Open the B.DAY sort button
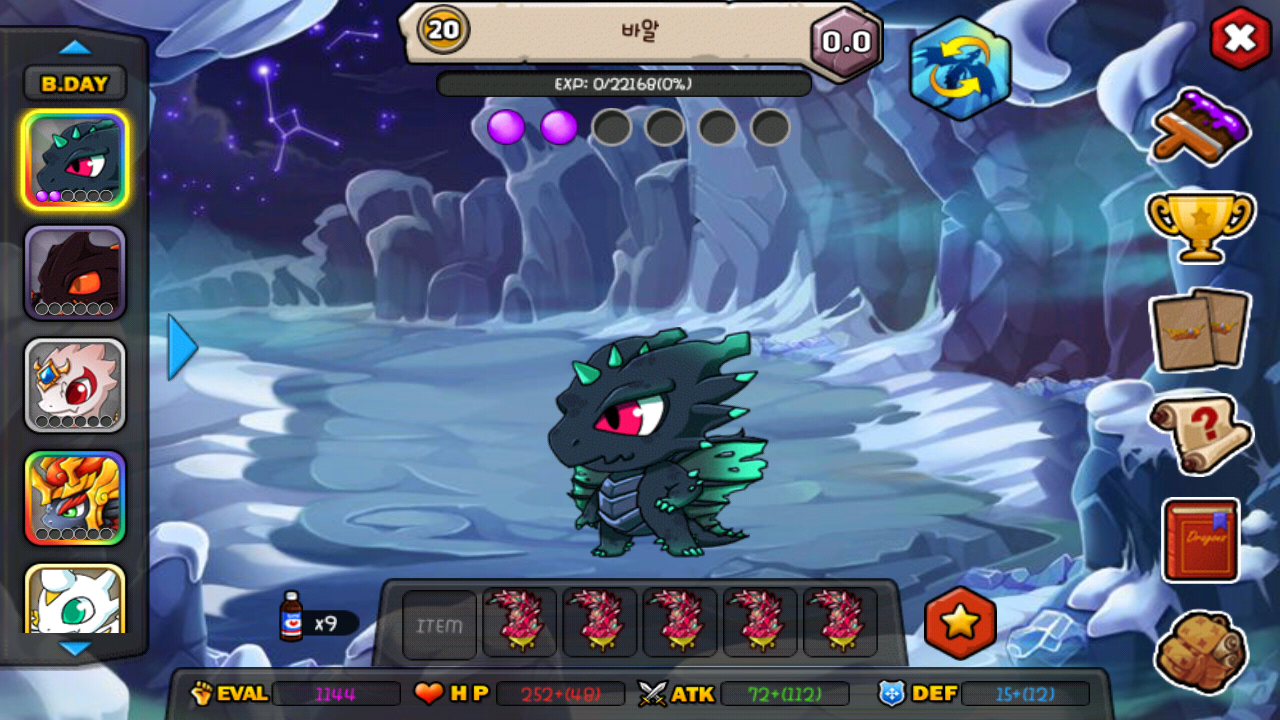 (75, 84)
